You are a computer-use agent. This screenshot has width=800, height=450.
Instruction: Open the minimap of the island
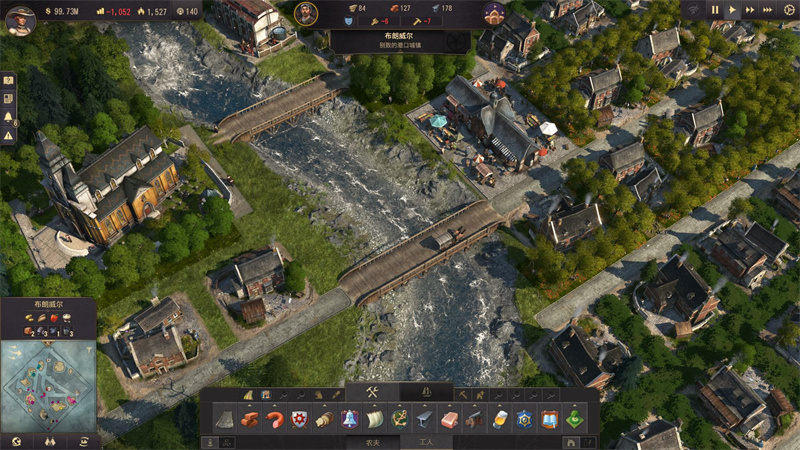coord(48,385)
